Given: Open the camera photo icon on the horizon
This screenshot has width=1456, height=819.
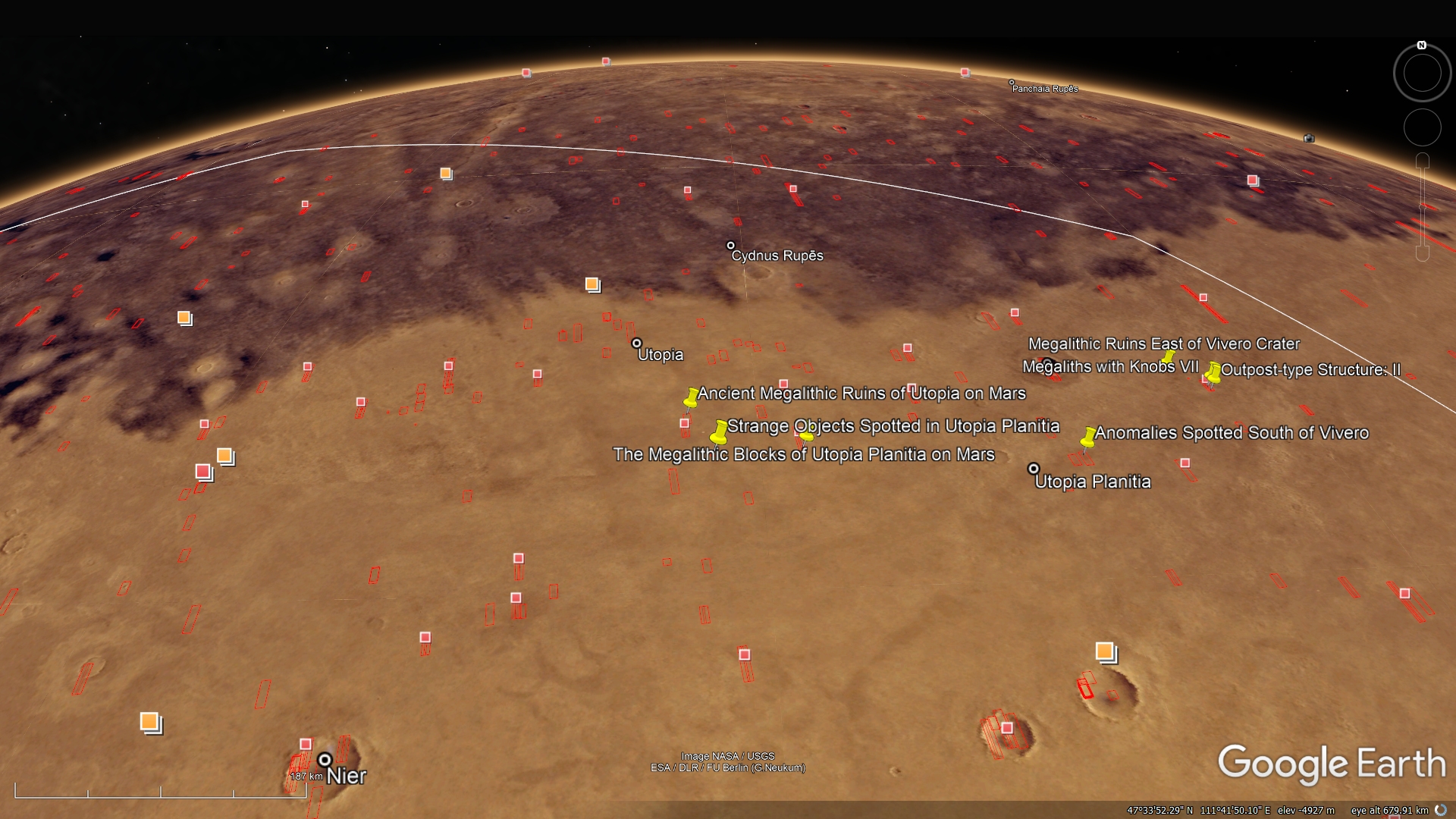Looking at the screenshot, I should point(1309,138).
